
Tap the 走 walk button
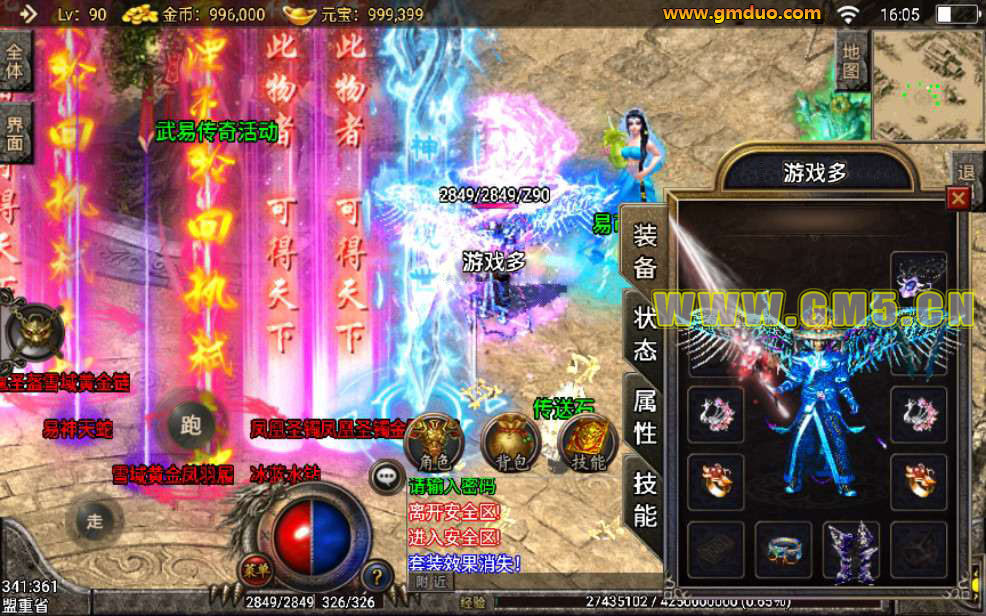click(x=96, y=520)
